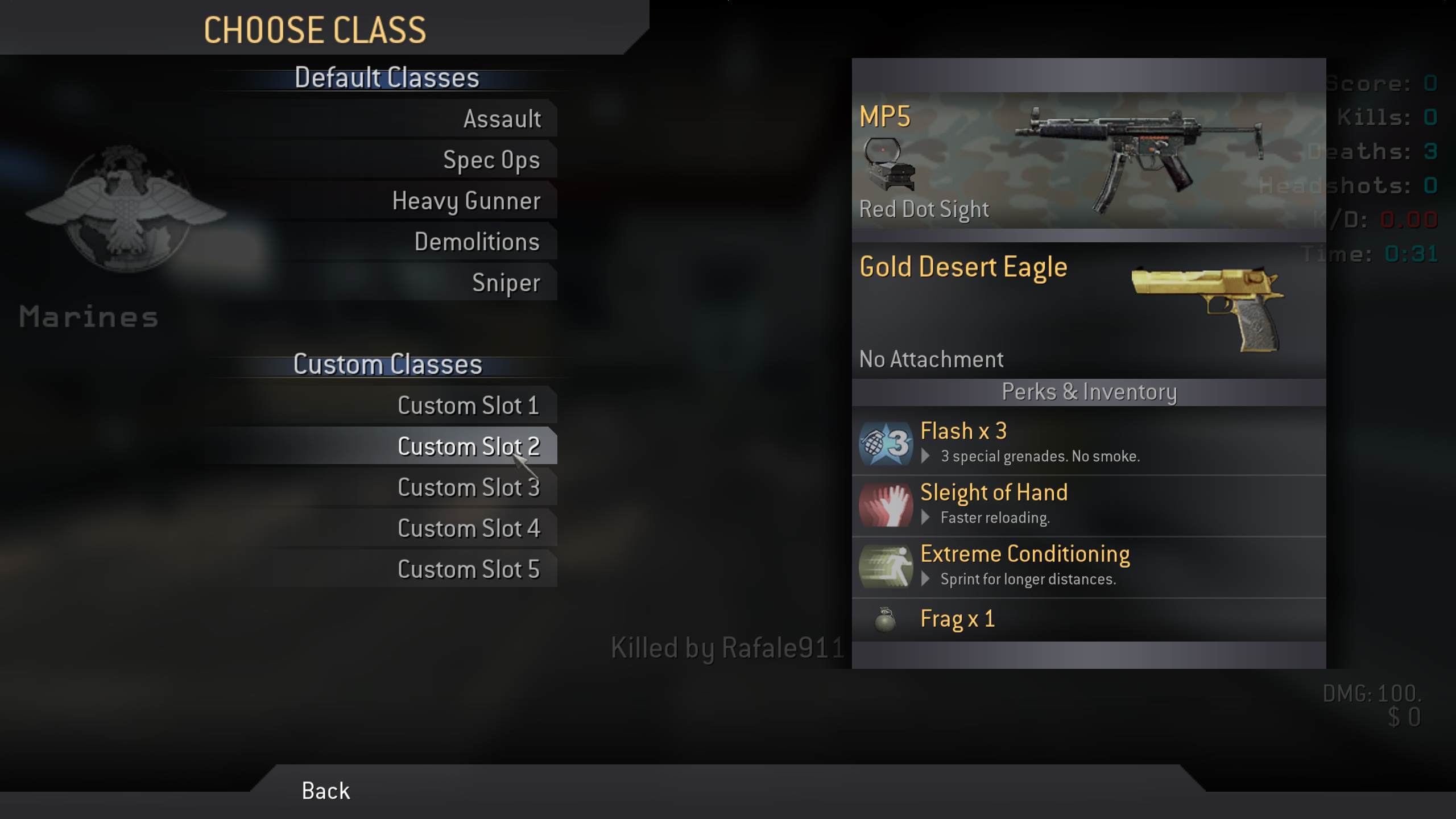Select the Assault default class
Viewport: 1456px width, 819px height.
tap(502, 119)
